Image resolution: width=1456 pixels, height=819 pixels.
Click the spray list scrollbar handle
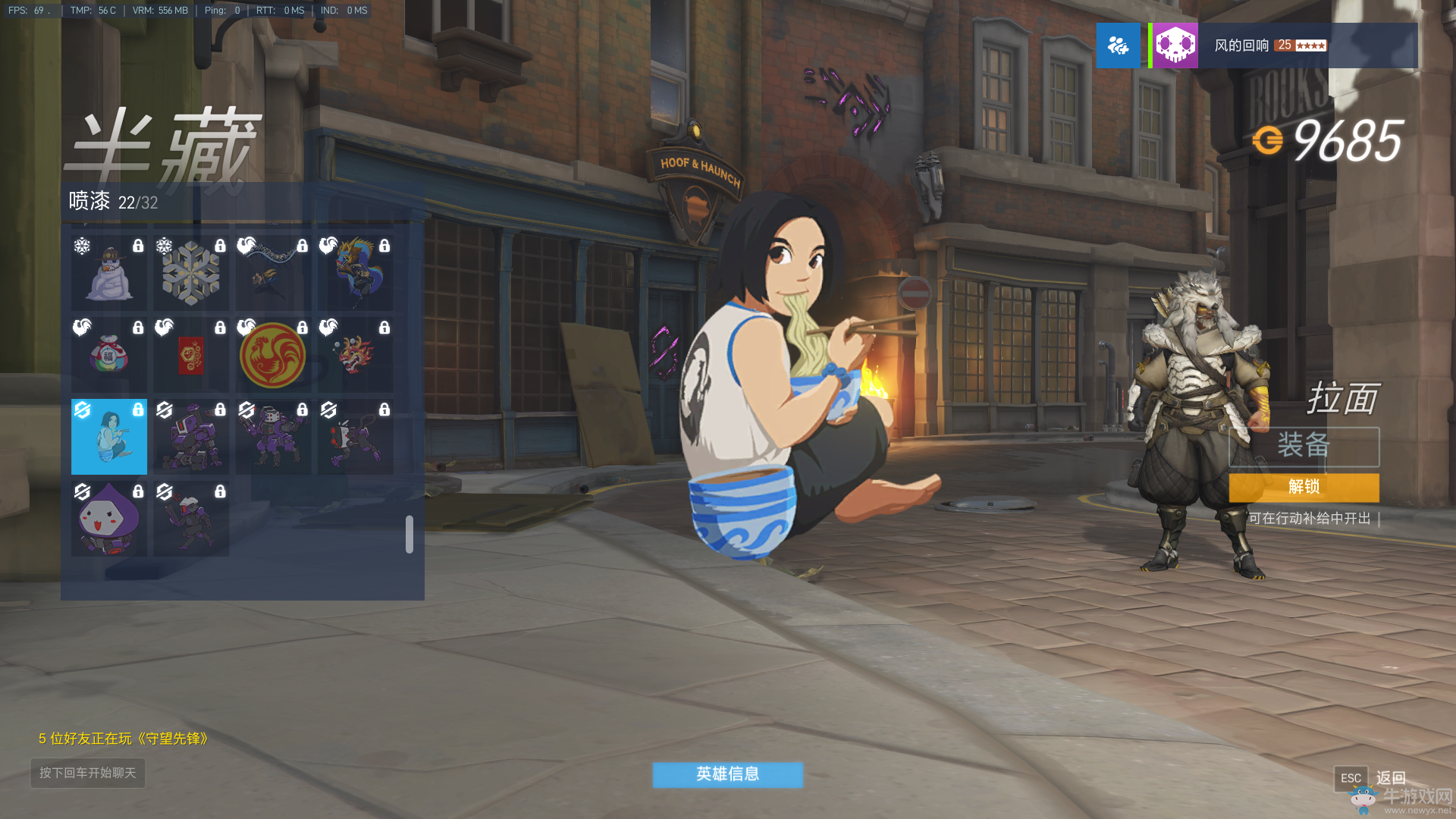click(409, 535)
